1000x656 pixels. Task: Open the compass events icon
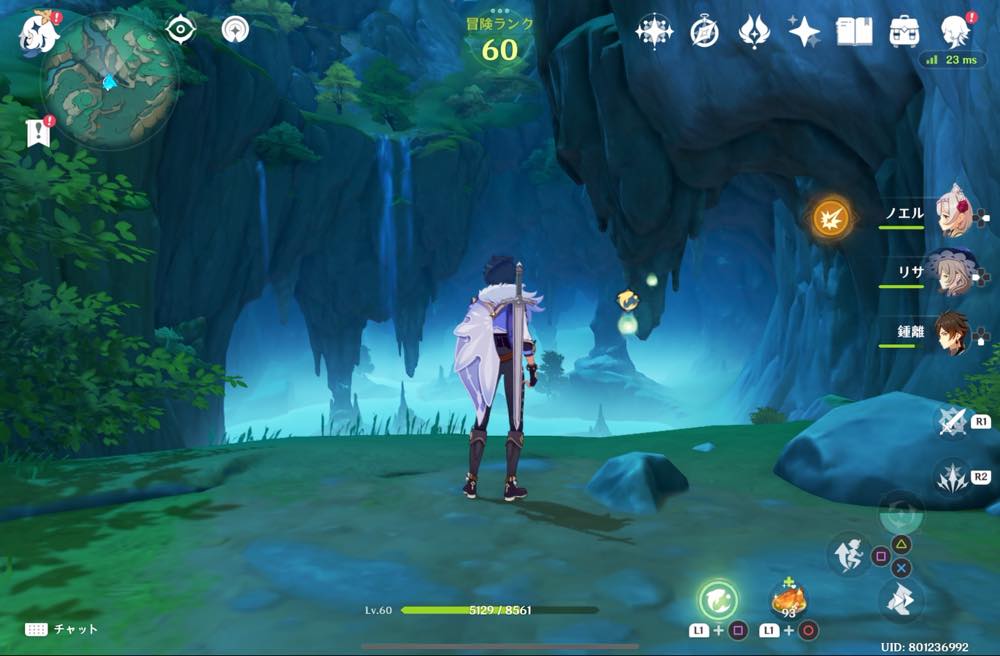pyautogui.click(x=704, y=32)
